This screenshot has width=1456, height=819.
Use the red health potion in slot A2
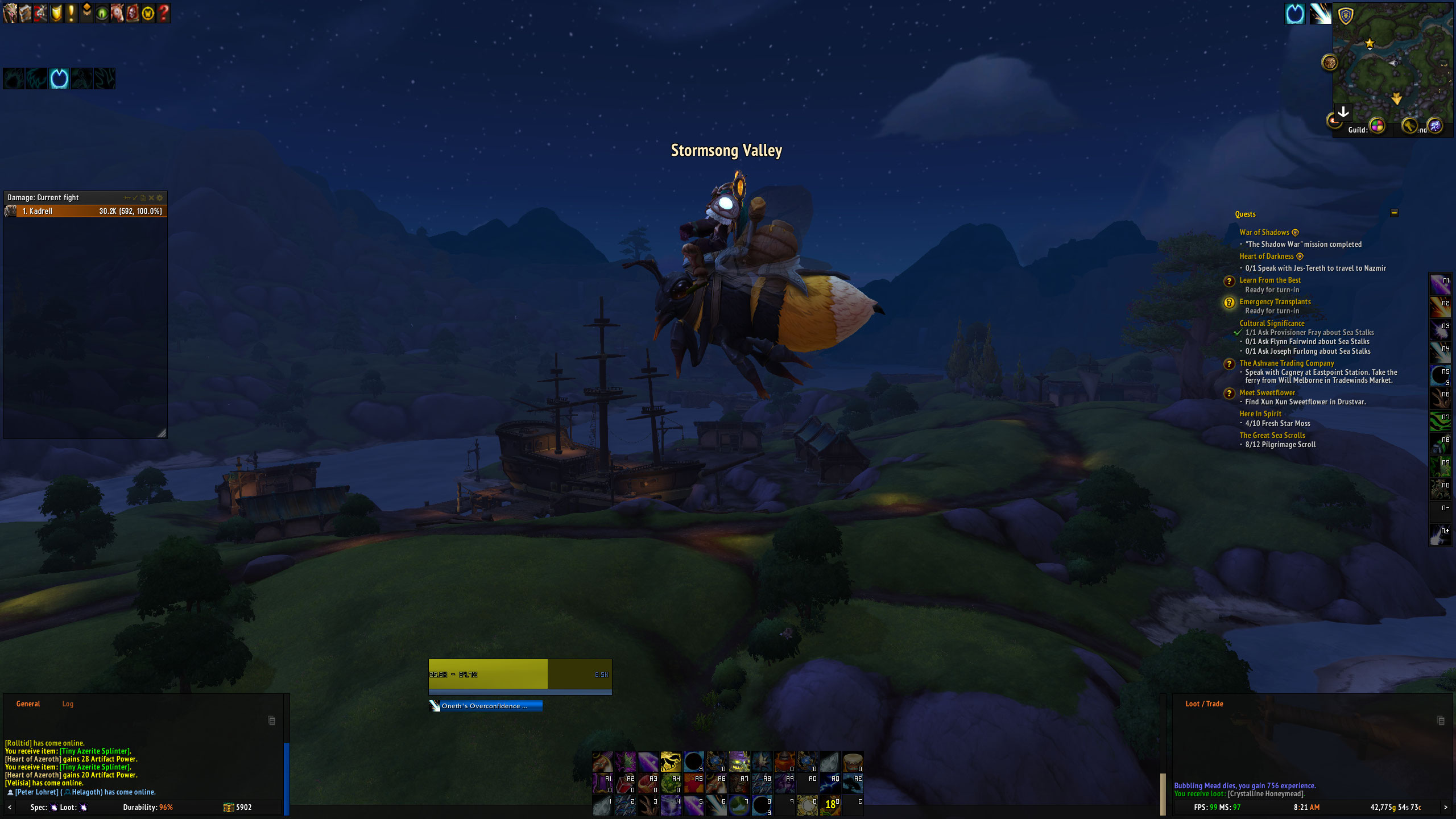click(x=625, y=784)
